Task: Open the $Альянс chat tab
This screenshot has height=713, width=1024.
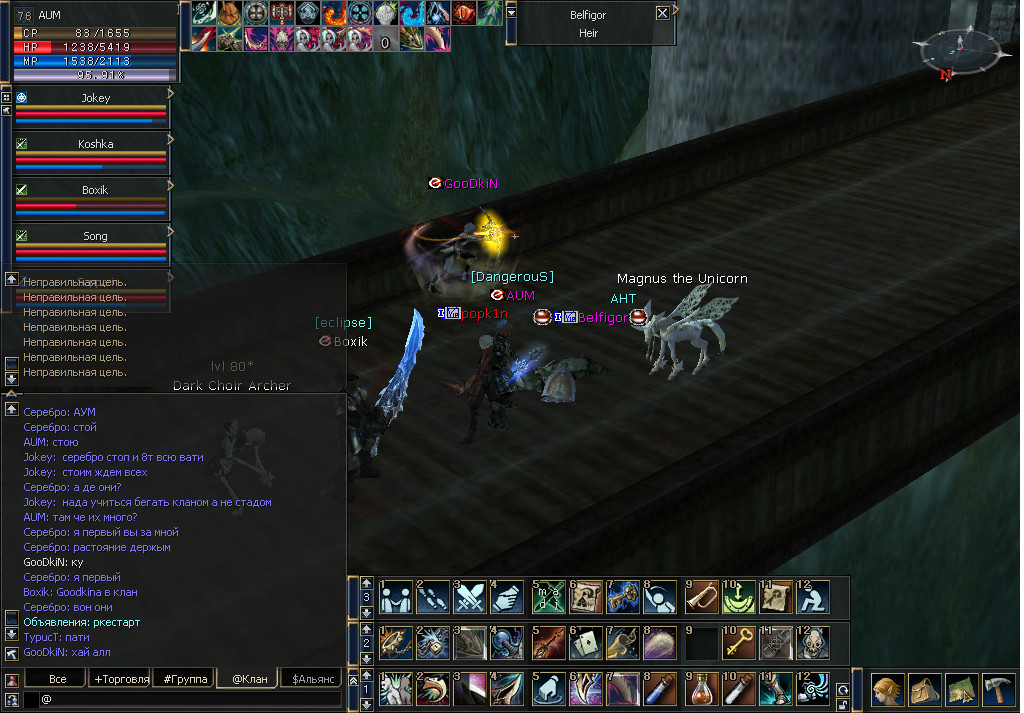Action: click(x=310, y=679)
